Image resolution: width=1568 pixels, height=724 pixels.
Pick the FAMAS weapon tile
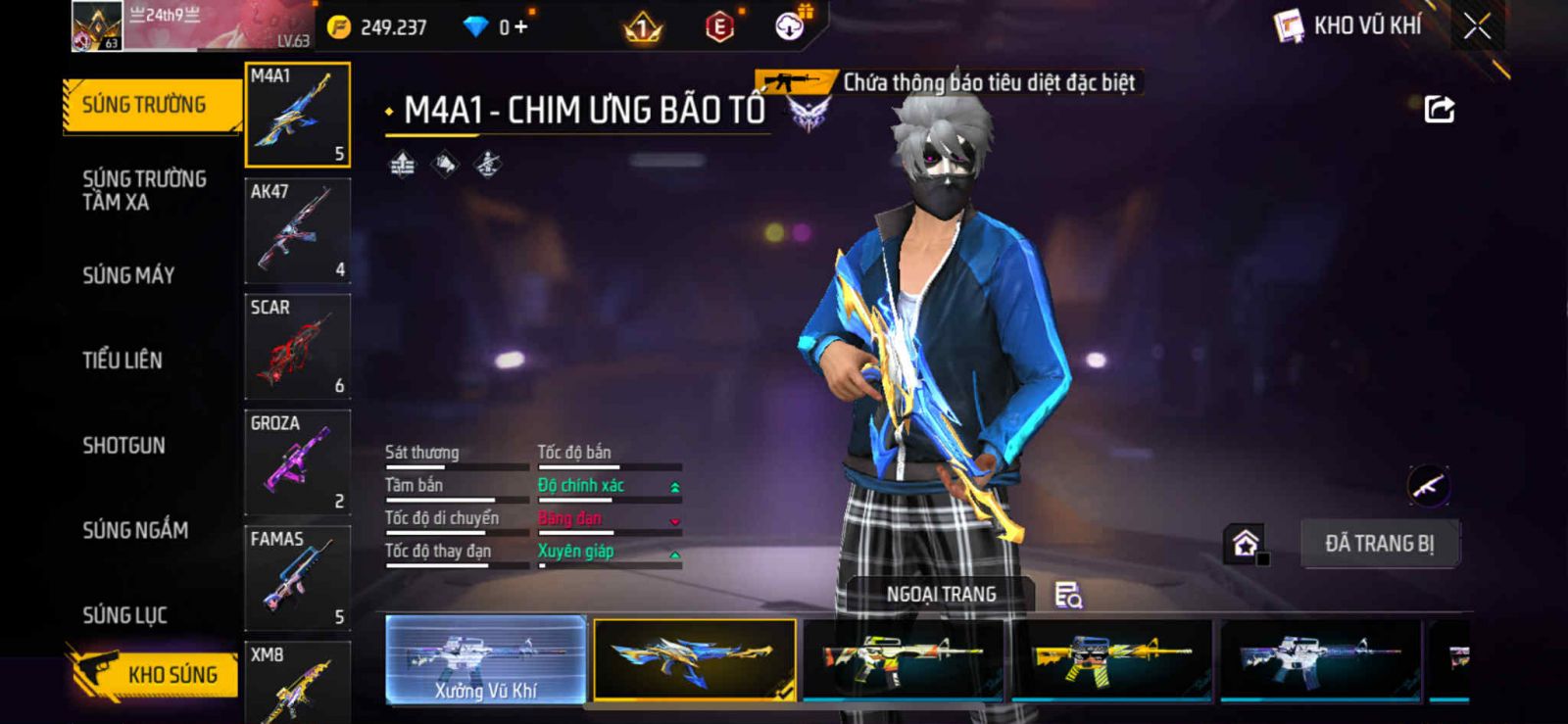coord(297,578)
